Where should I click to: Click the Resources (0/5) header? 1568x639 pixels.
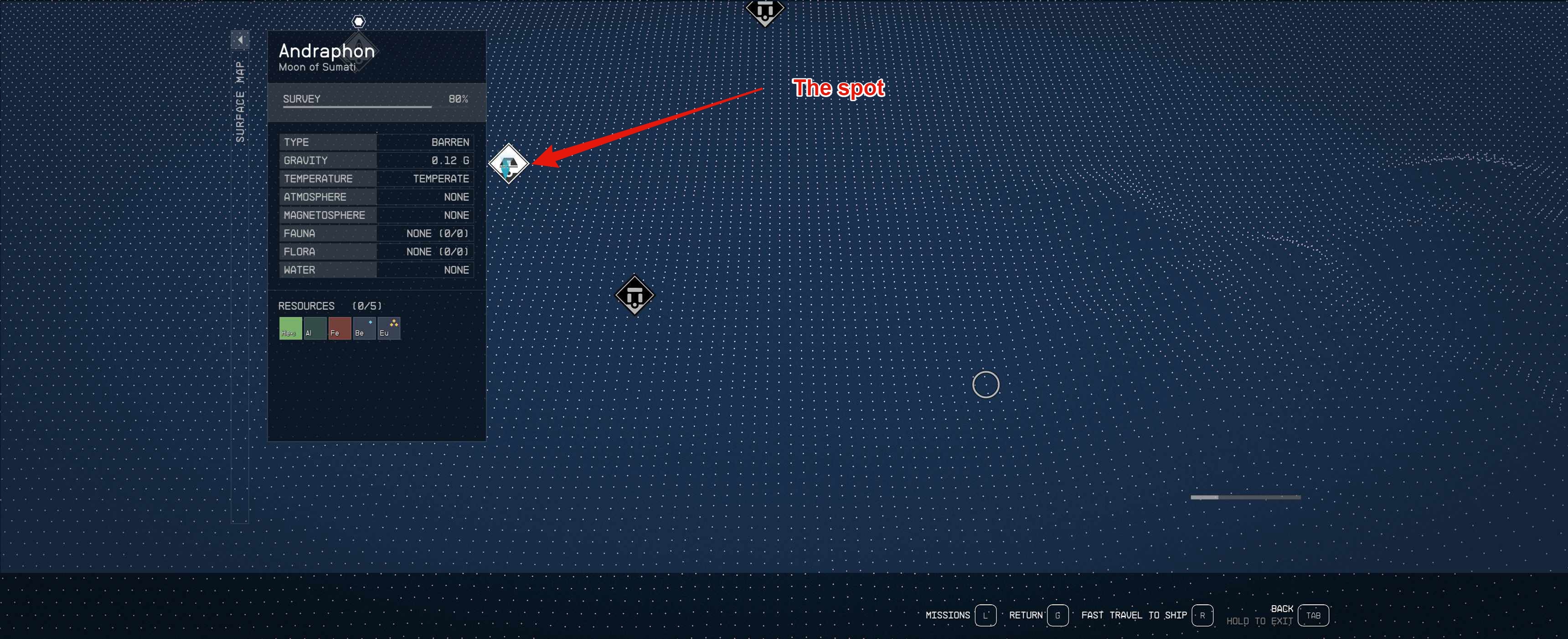(x=329, y=306)
